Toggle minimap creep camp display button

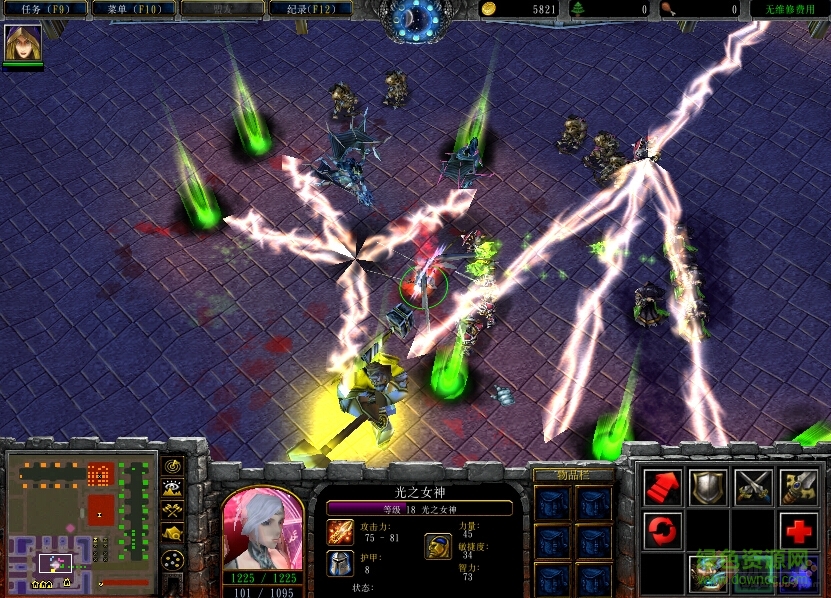coord(173,534)
